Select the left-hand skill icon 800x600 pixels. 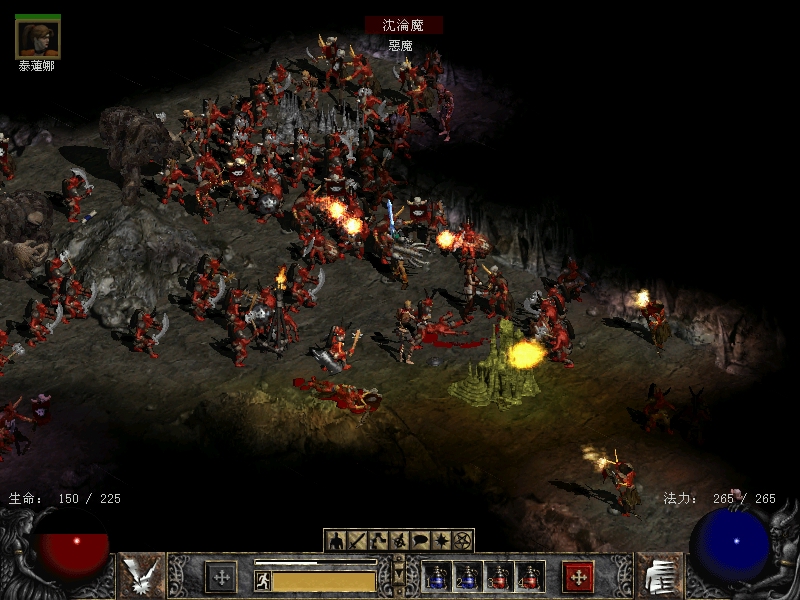[x=141, y=576]
